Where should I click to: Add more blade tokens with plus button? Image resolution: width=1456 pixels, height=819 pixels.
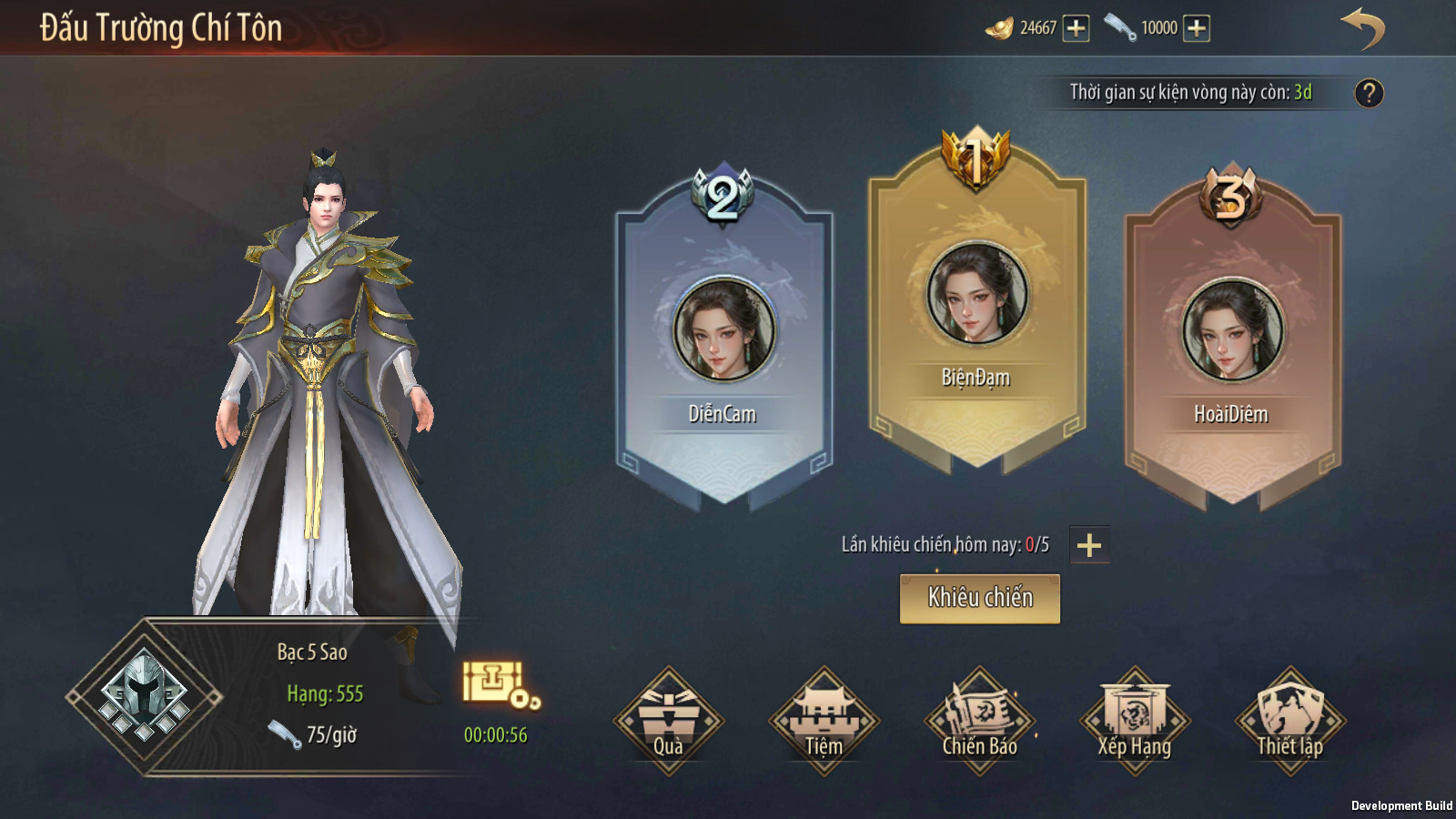coord(1196,28)
